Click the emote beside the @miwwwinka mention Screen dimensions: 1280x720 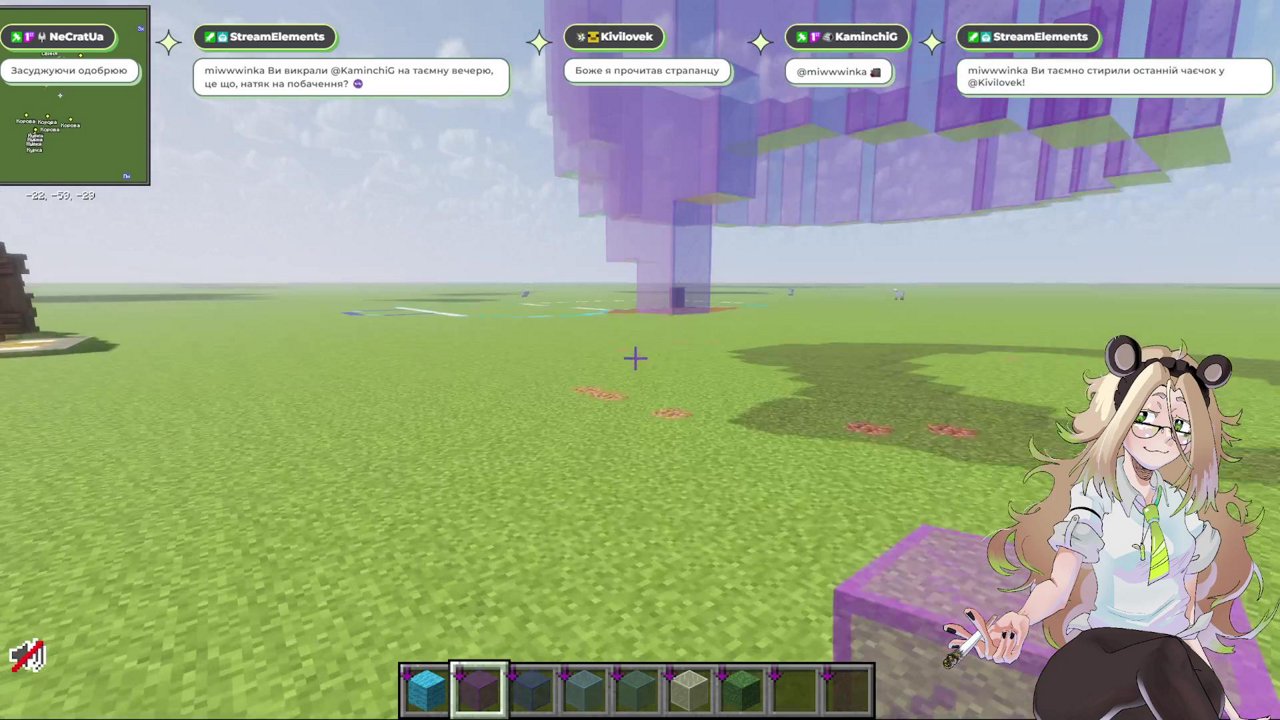[876, 71]
